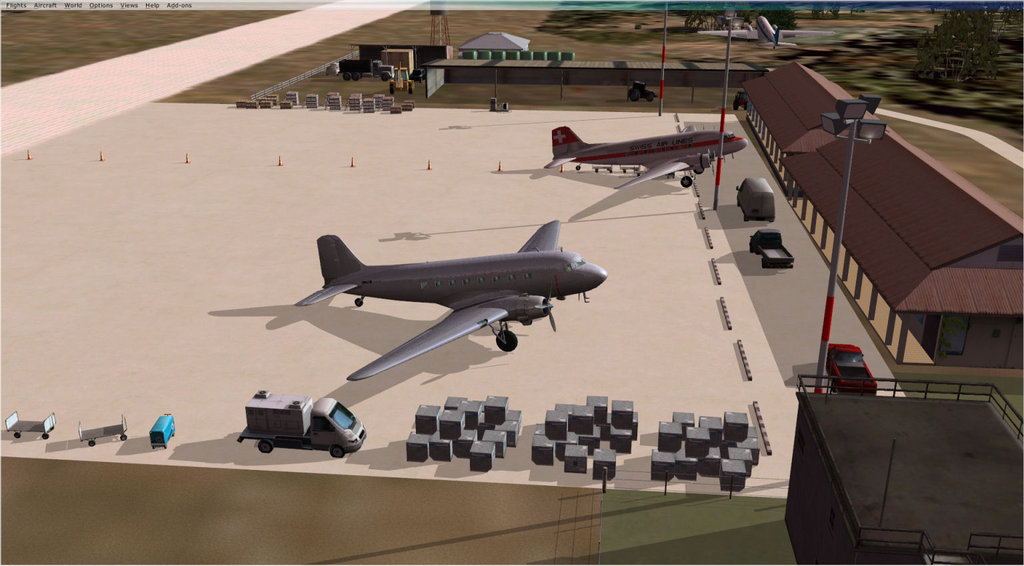1024x566 pixels.
Task: Show the Options menu
Action: coord(101,5)
